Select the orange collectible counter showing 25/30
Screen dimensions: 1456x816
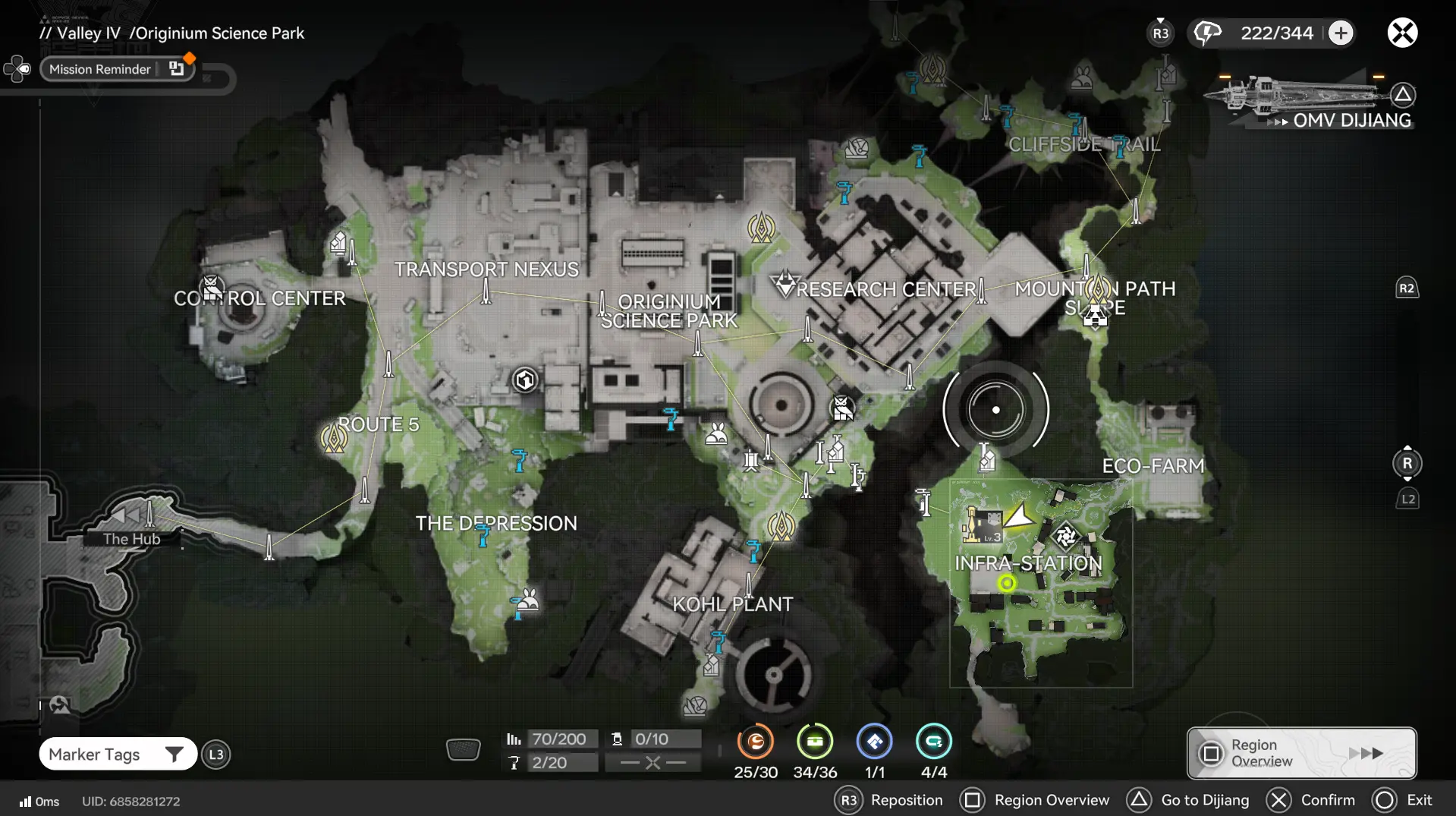(755, 742)
